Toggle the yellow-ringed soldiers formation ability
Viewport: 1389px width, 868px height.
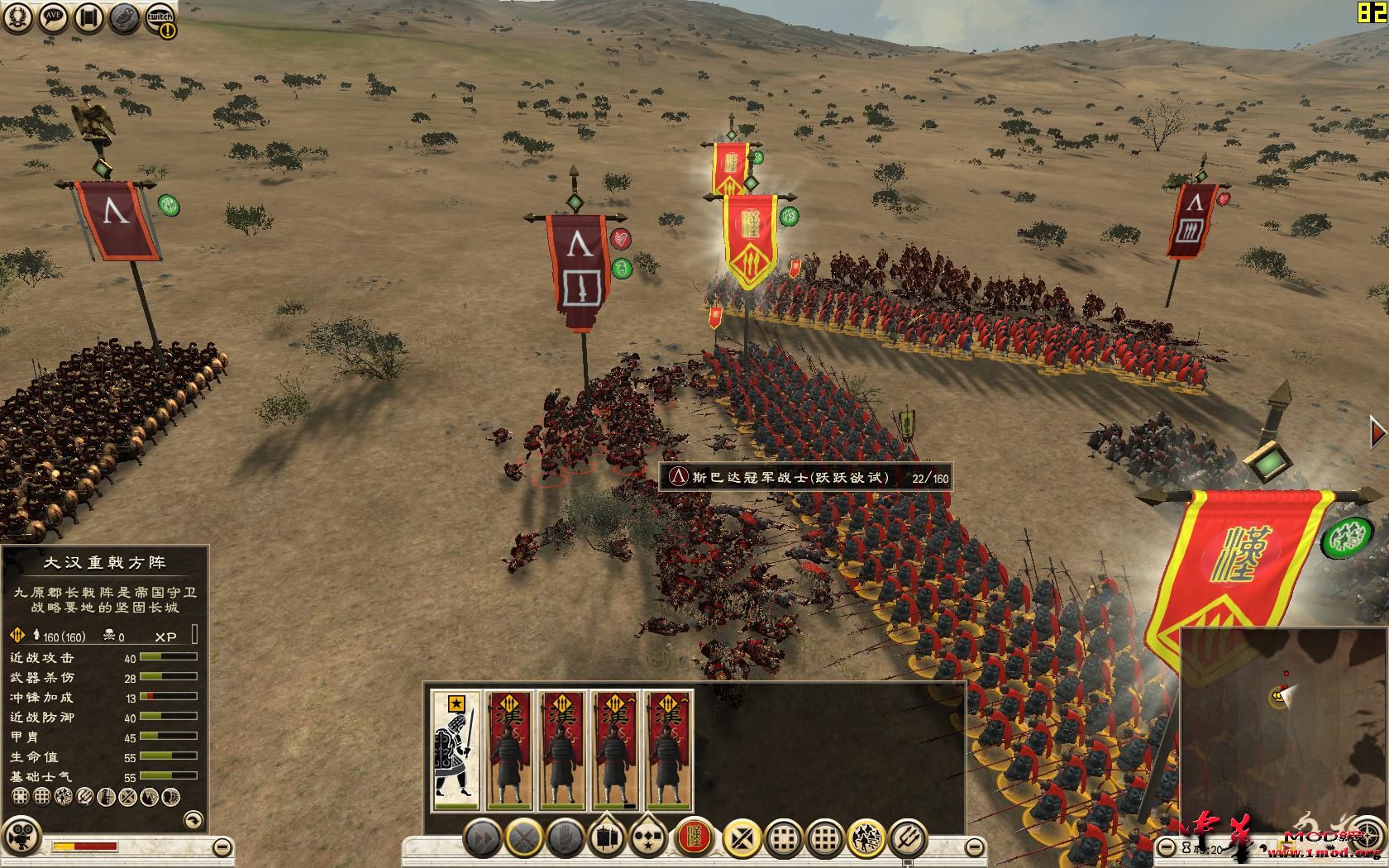coord(866,839)
